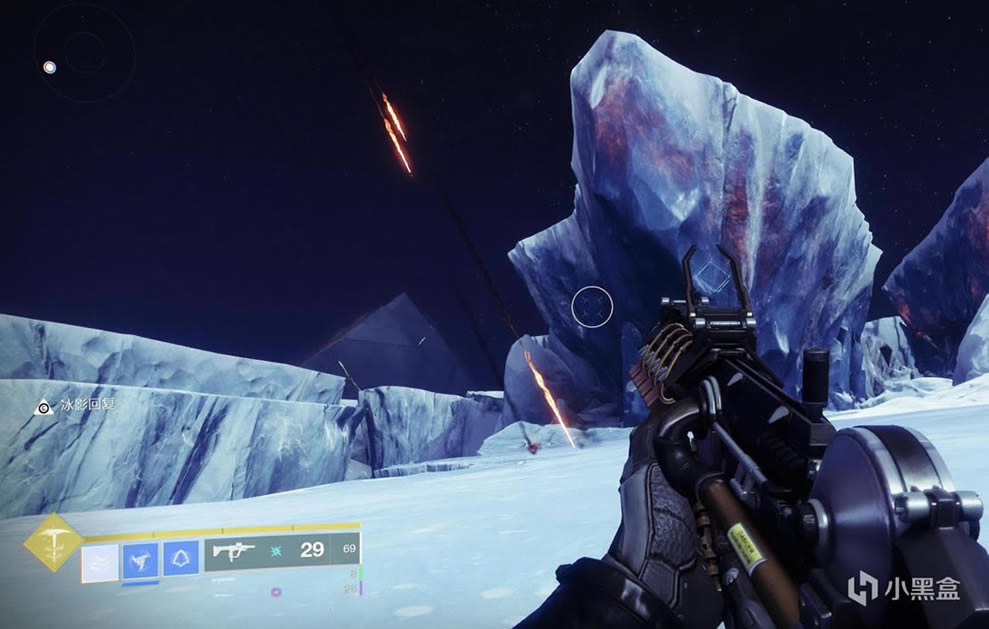Select the equipped rifle weapon icon
The height and width of the screenshot is (629, 989).
[233, 551]
